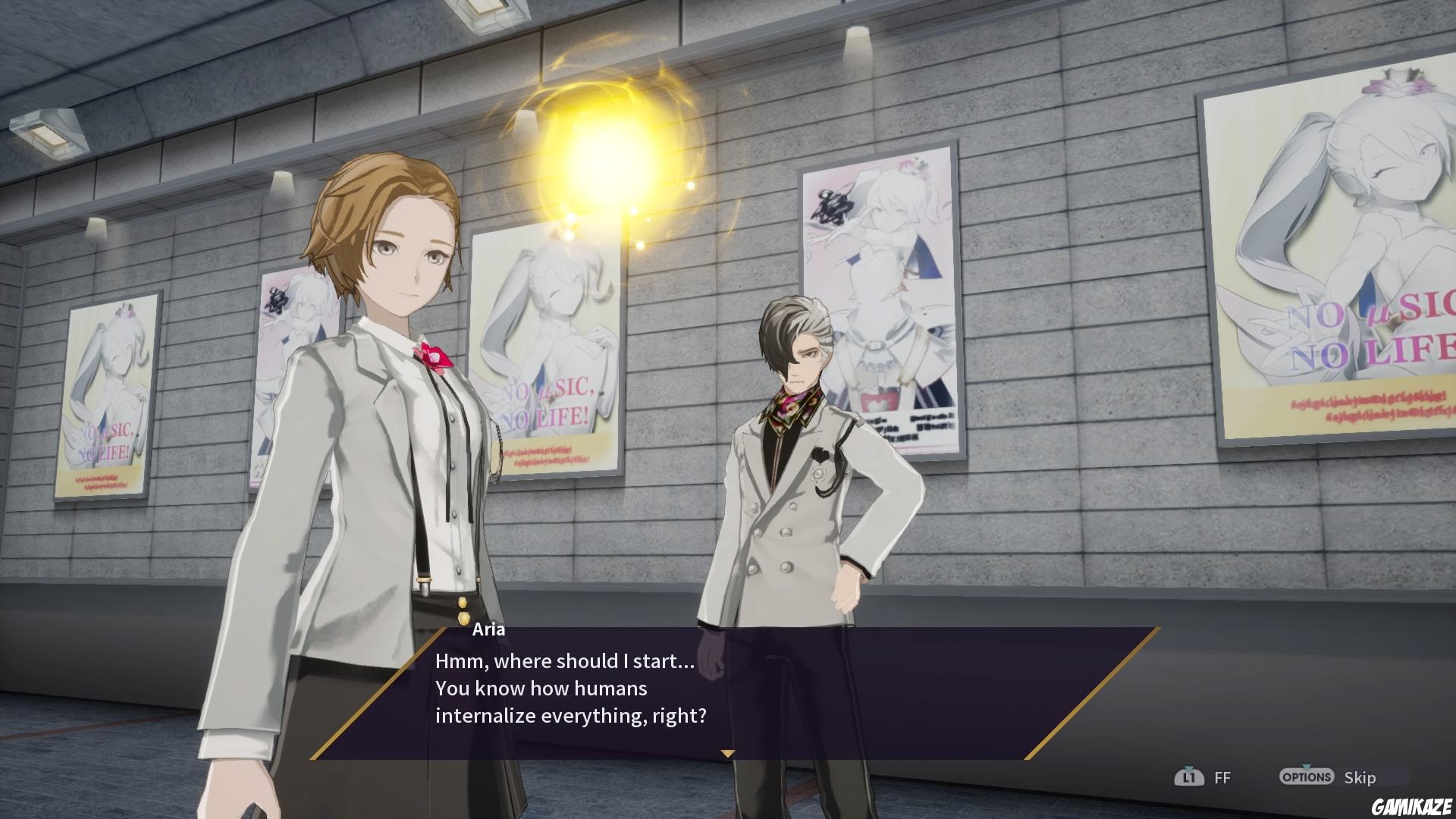1456x819 pixels.
Task: Select FF to fast-forward the dialogue
Action: point(1224,777)
